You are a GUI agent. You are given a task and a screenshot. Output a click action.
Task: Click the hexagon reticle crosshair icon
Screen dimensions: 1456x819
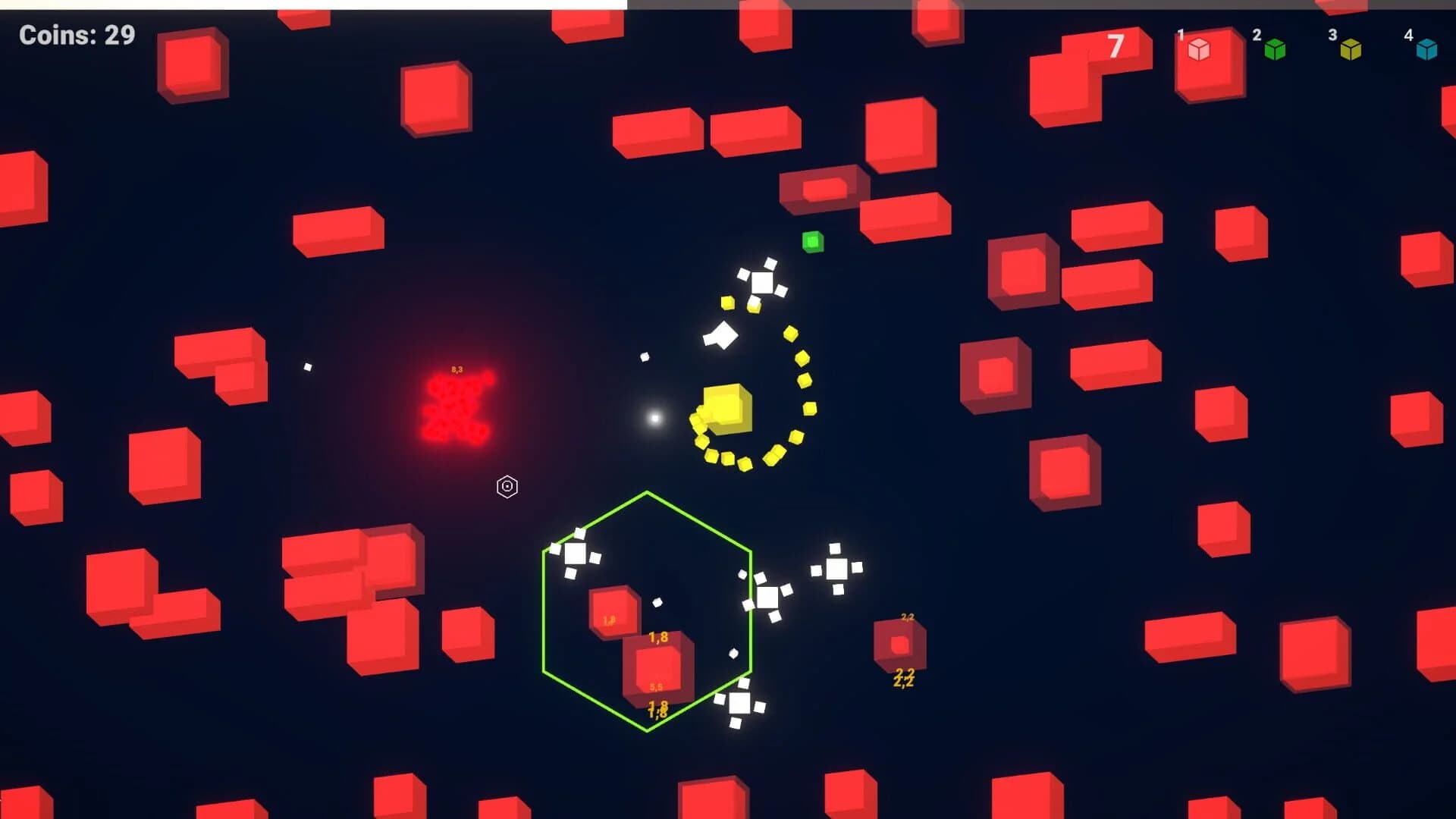coord(507,486)
